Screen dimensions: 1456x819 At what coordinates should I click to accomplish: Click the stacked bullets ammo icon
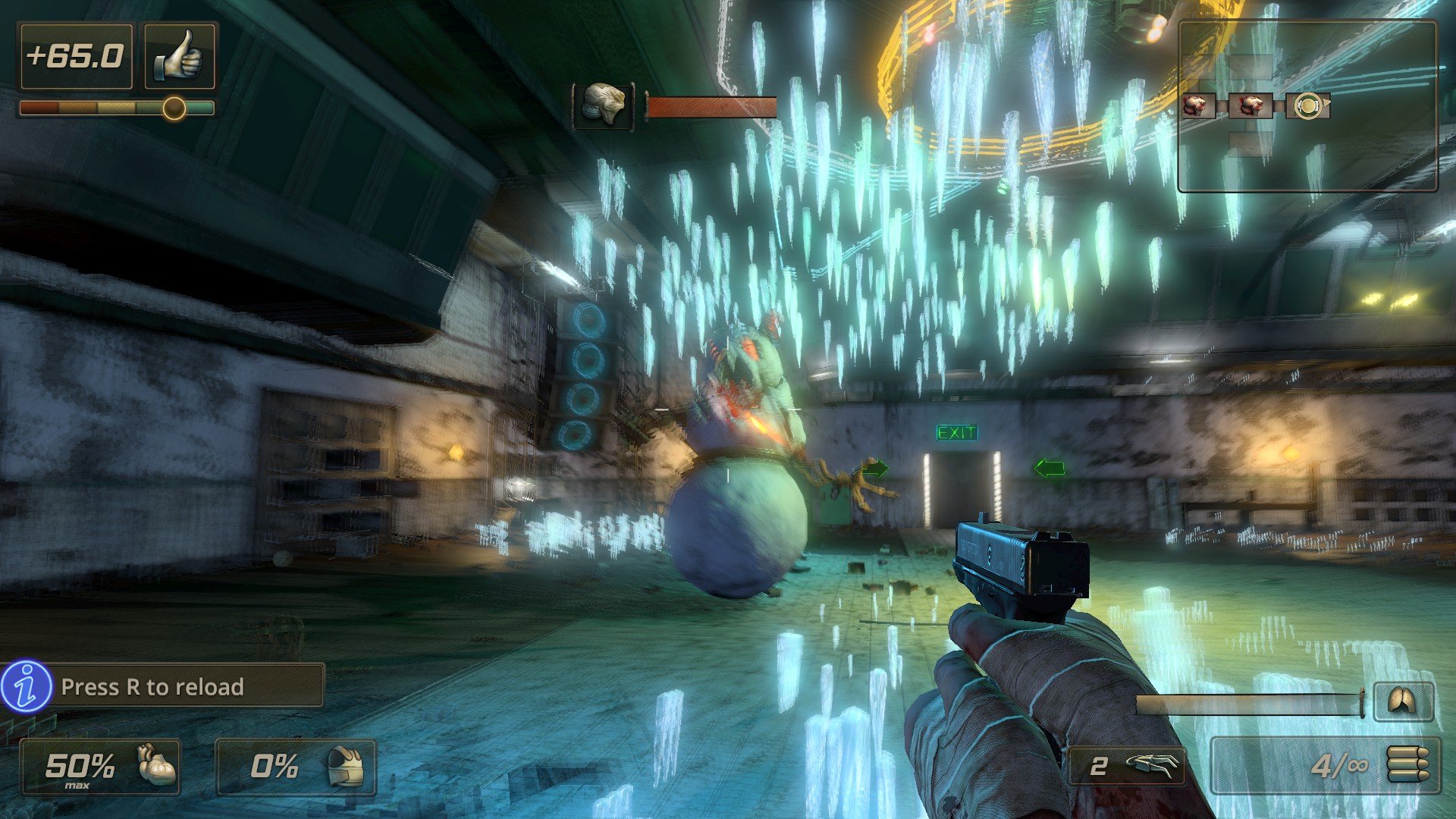click(x=1408, y=764)
